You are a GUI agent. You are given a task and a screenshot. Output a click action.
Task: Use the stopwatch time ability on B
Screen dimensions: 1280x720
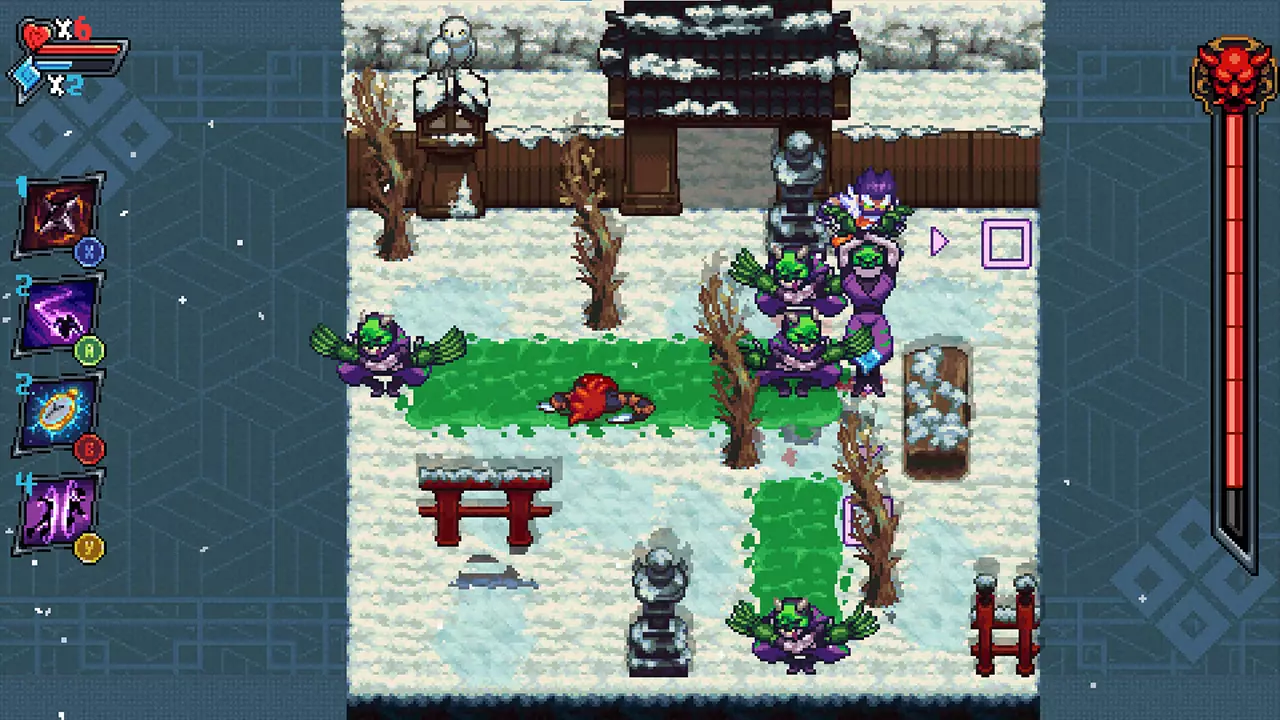click(x=58, y=410)
